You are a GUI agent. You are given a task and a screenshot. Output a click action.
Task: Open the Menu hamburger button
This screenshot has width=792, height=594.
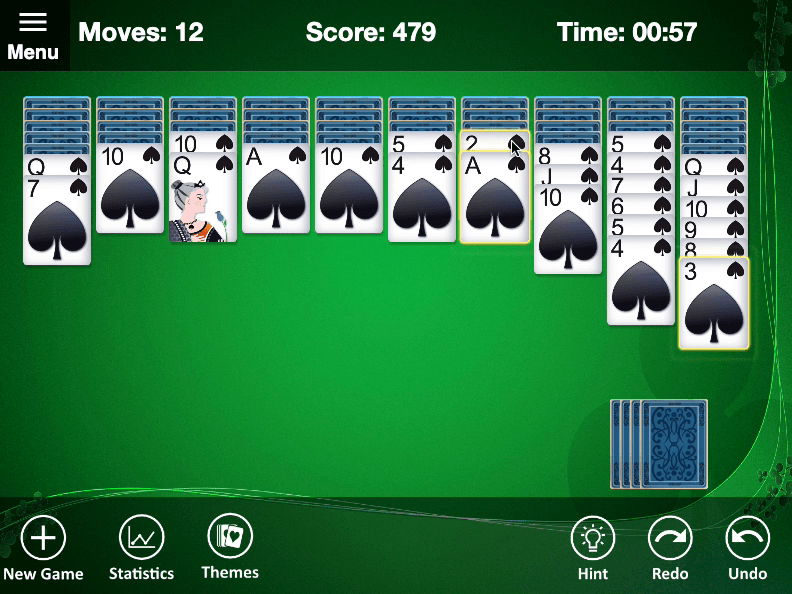click(x=33, y=35)
